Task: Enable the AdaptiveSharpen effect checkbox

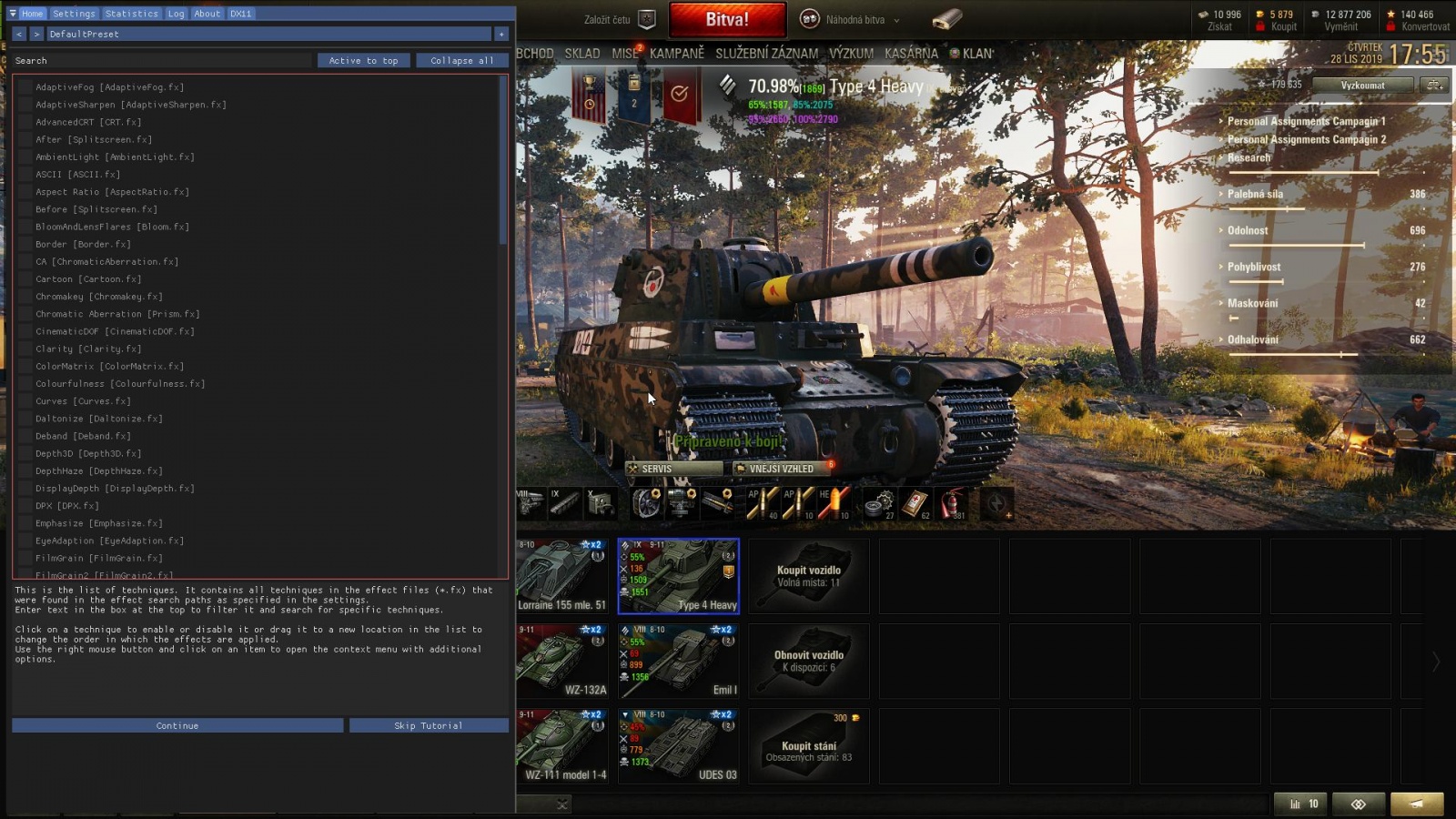Action: coord(25,105)
